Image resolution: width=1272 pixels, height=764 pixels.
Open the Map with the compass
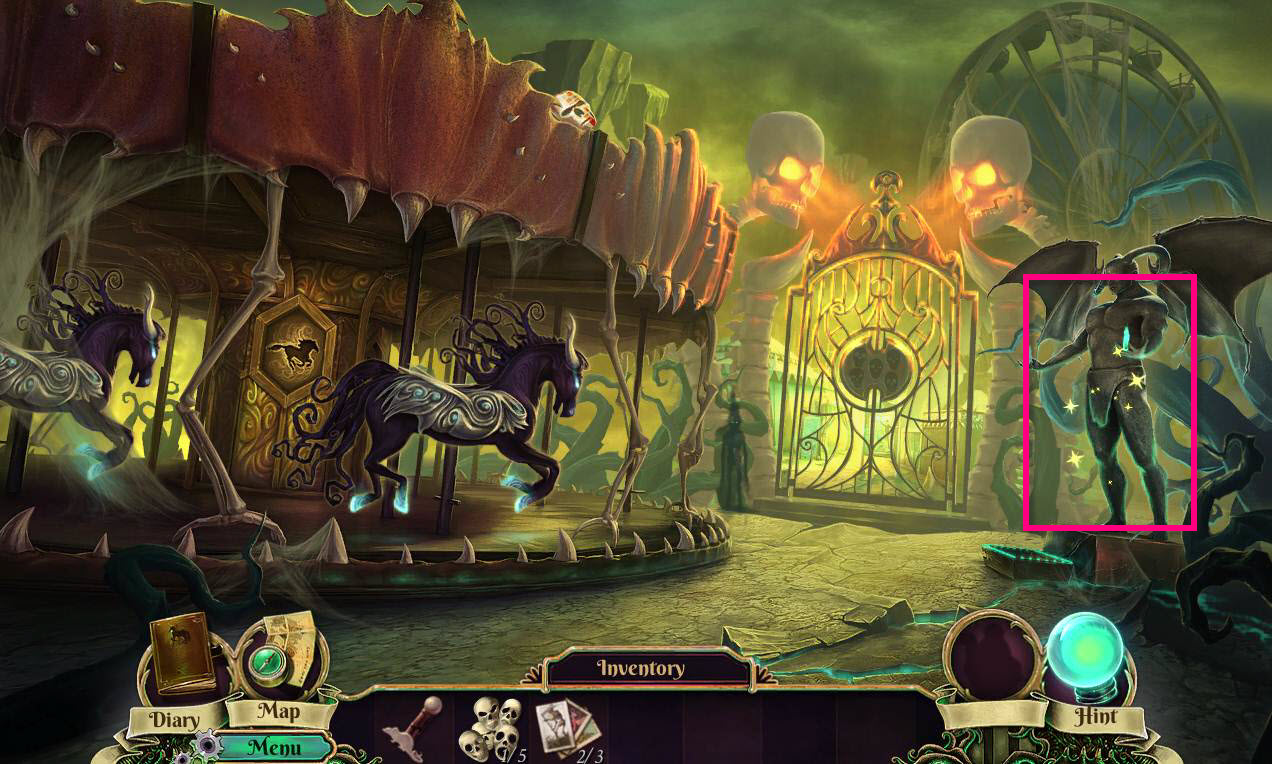pos(277,660)
